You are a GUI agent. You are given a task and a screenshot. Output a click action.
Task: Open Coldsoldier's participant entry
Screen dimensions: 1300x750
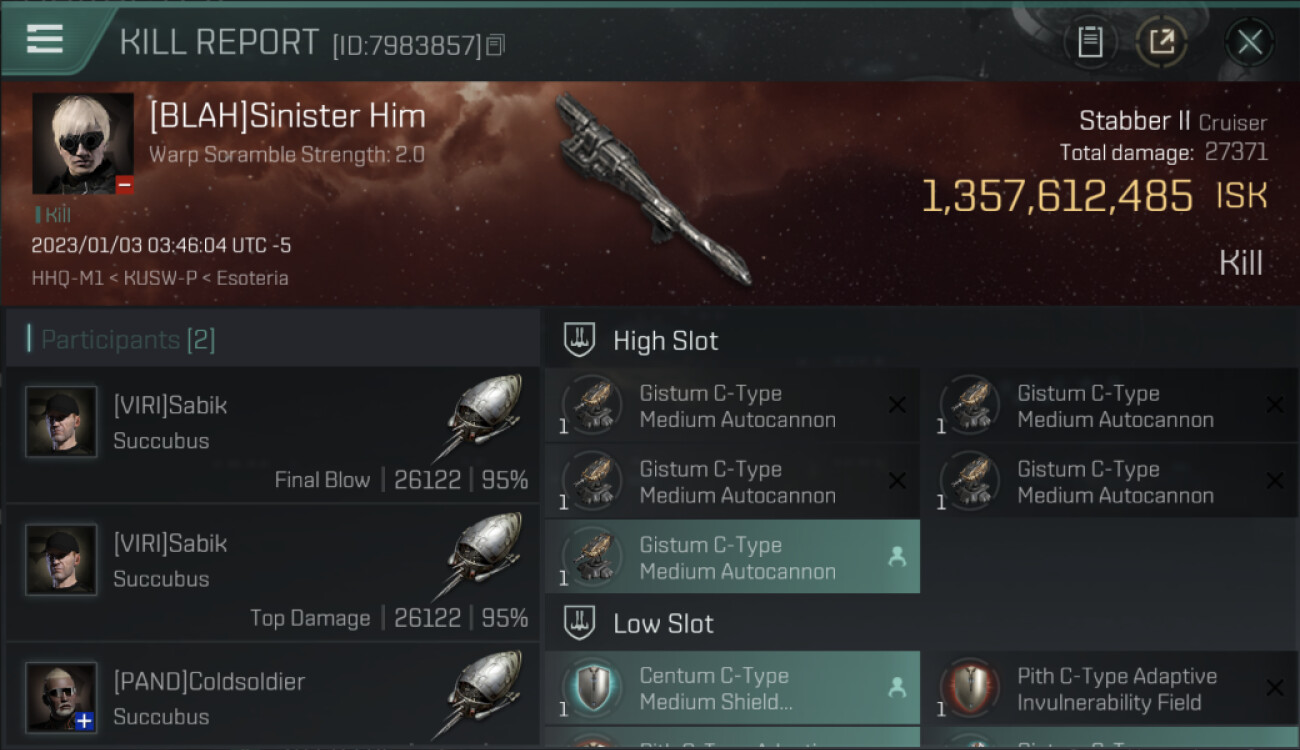(272, 698)
